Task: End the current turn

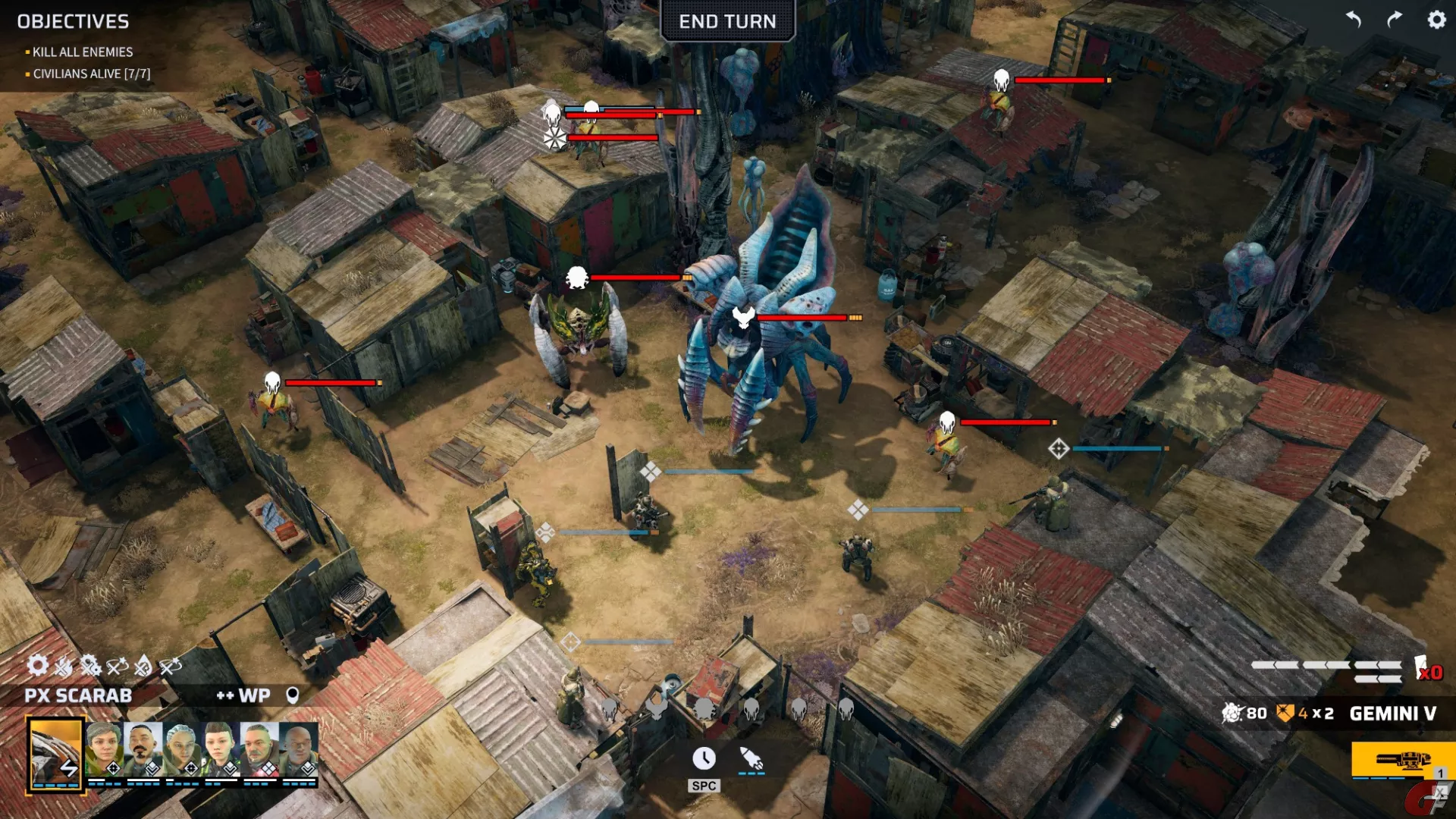Action: pos(727,21)
